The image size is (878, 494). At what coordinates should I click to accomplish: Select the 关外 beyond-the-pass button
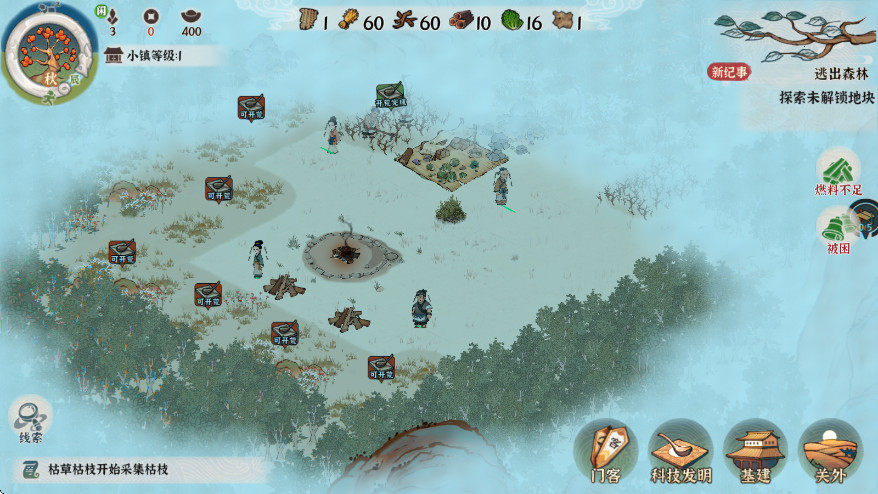[831, 451]
